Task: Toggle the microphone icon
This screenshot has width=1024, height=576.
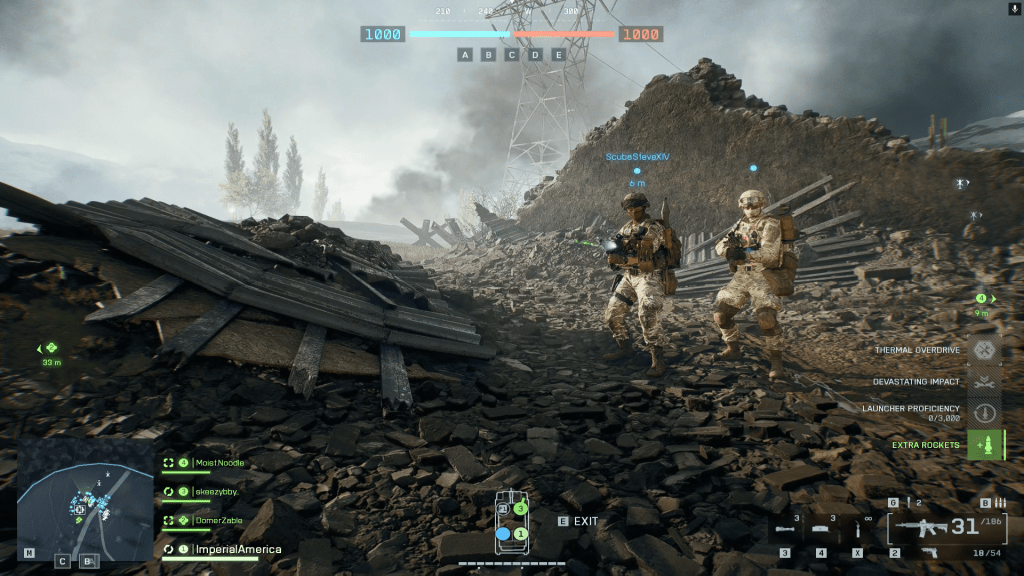Action: [x=1014, y=8]
